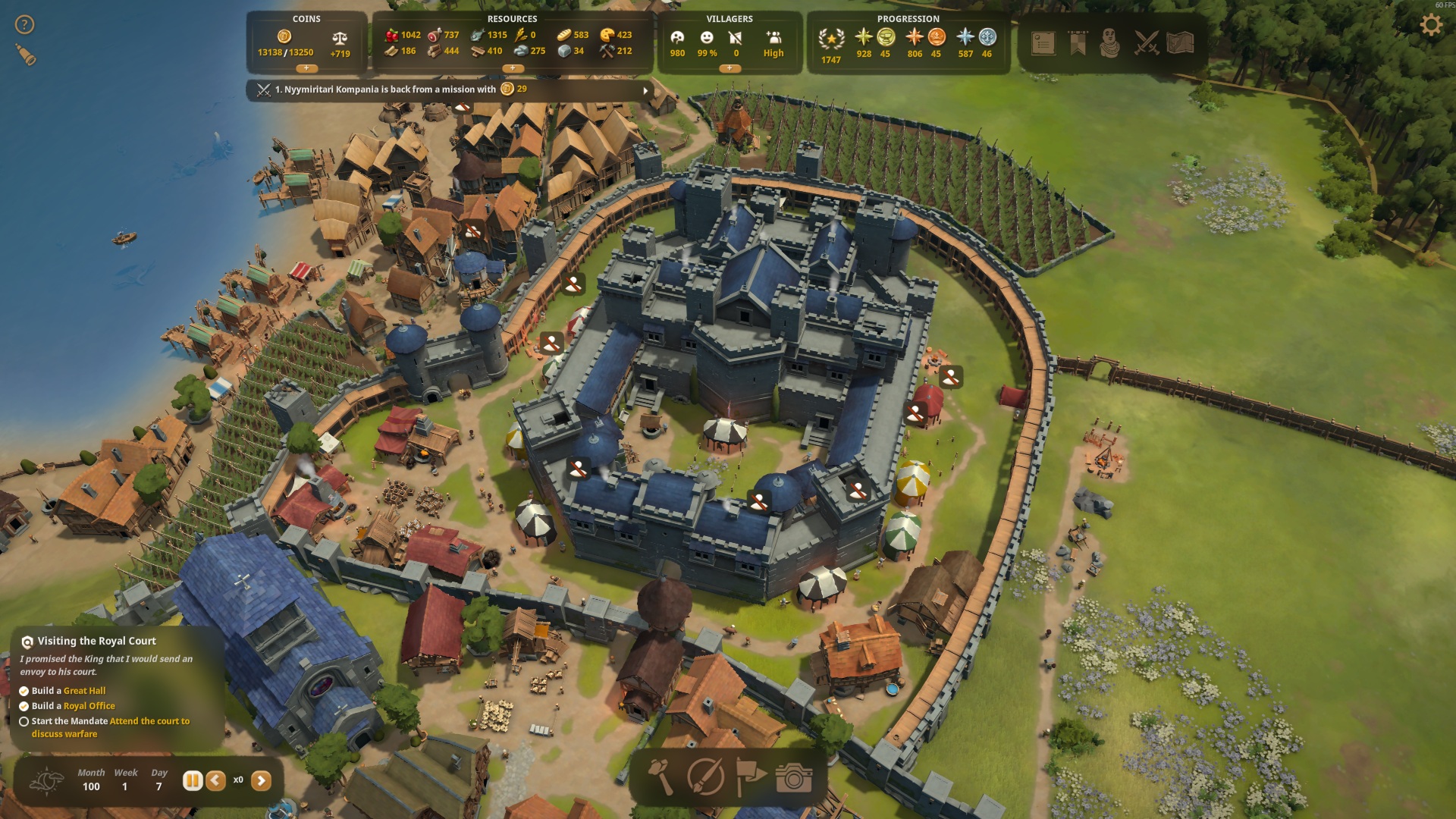Open the heraldic banner menu

(x=1077, y=43)
